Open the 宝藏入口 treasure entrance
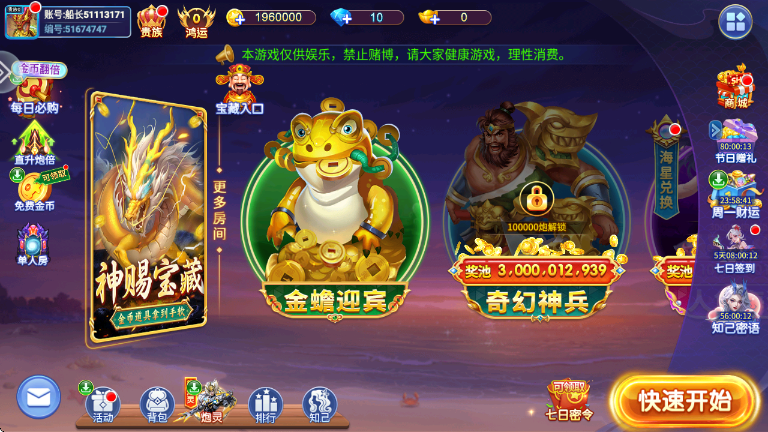The width and height of the screenshot is (768, 432). 240,88
